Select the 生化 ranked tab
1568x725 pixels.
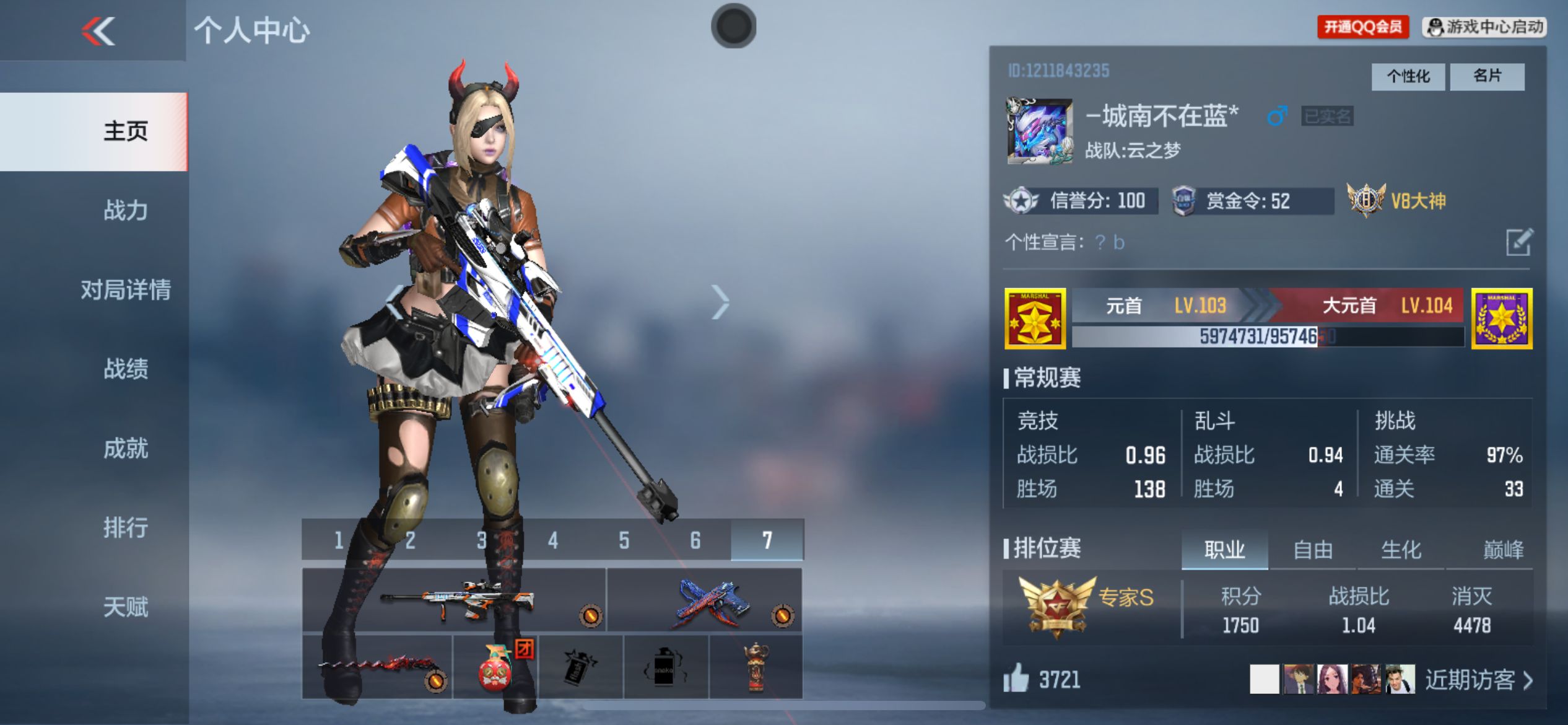(x=1401, y=550)
